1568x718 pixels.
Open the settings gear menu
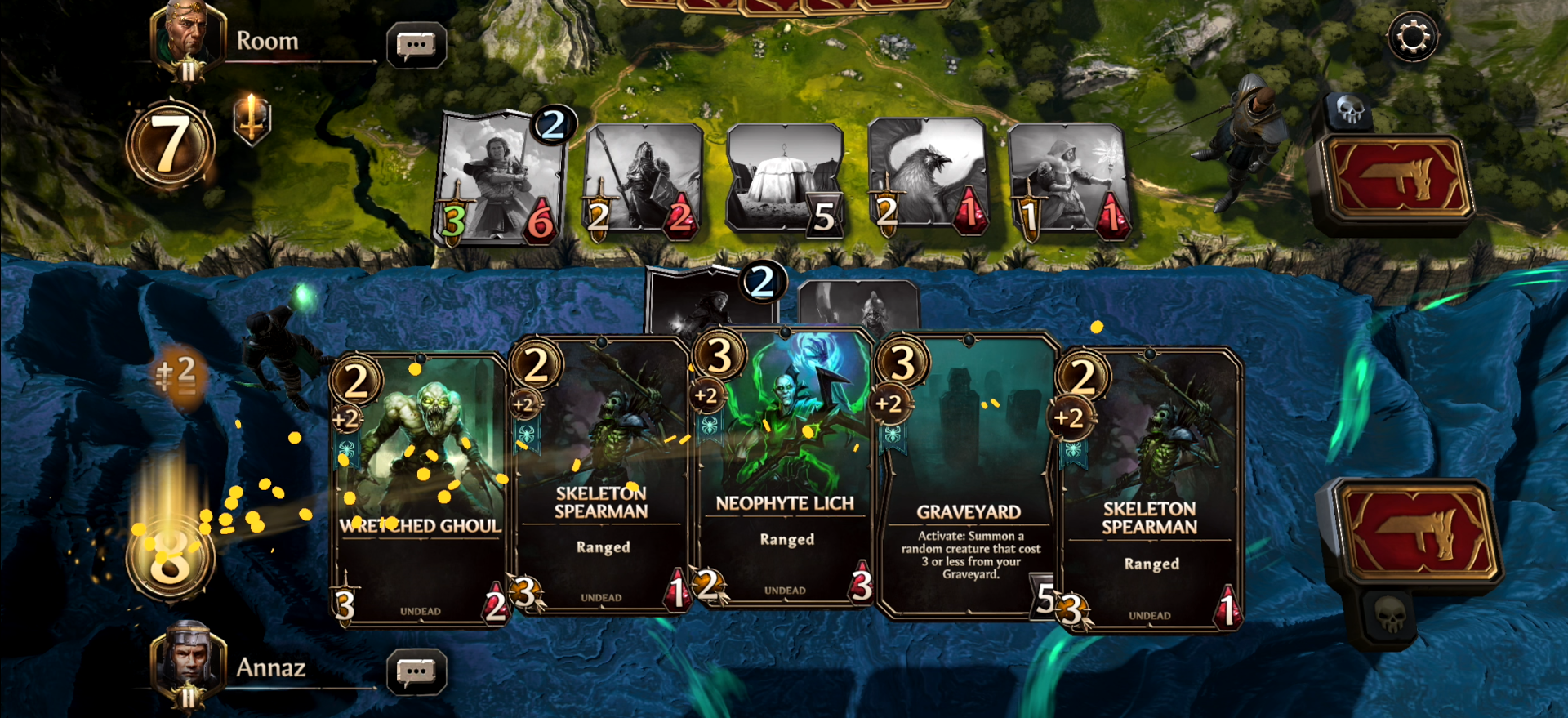coord(1412,37)
